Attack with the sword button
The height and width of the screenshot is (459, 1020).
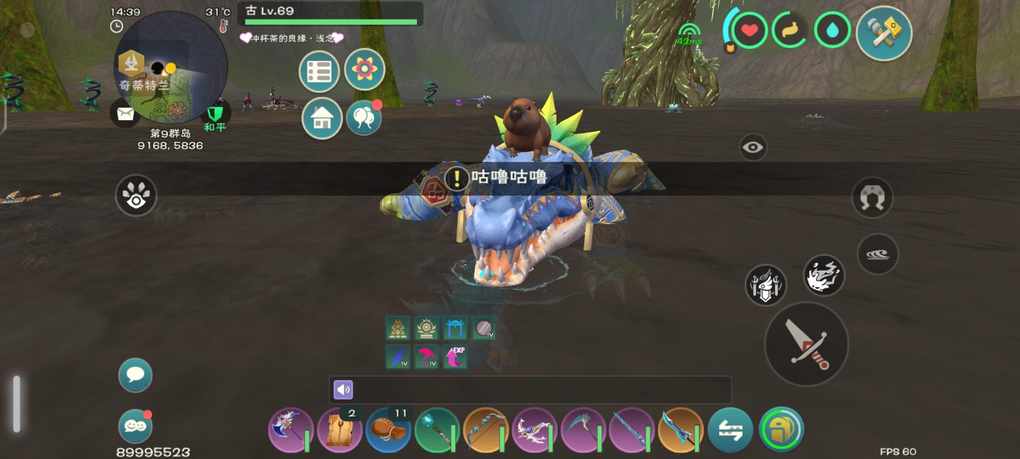[x=806, y=343]
